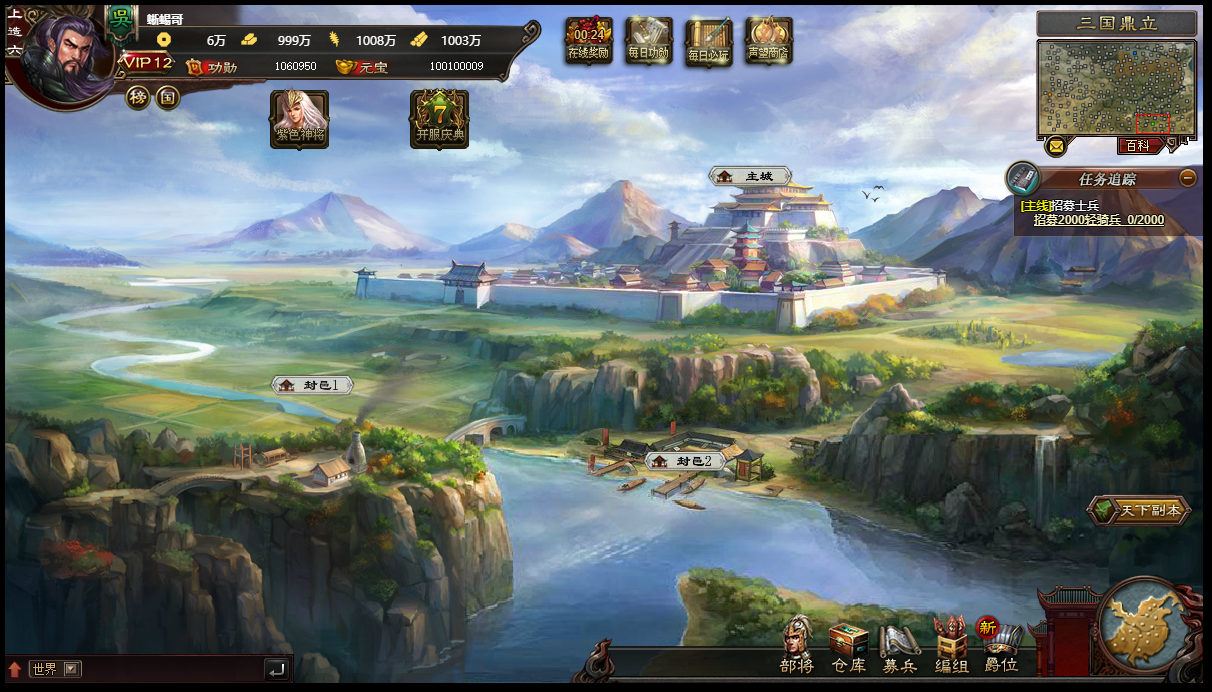Open the mail envelope icon
This screenshot has width=1212, height=692.
[x=1056, y=146]
